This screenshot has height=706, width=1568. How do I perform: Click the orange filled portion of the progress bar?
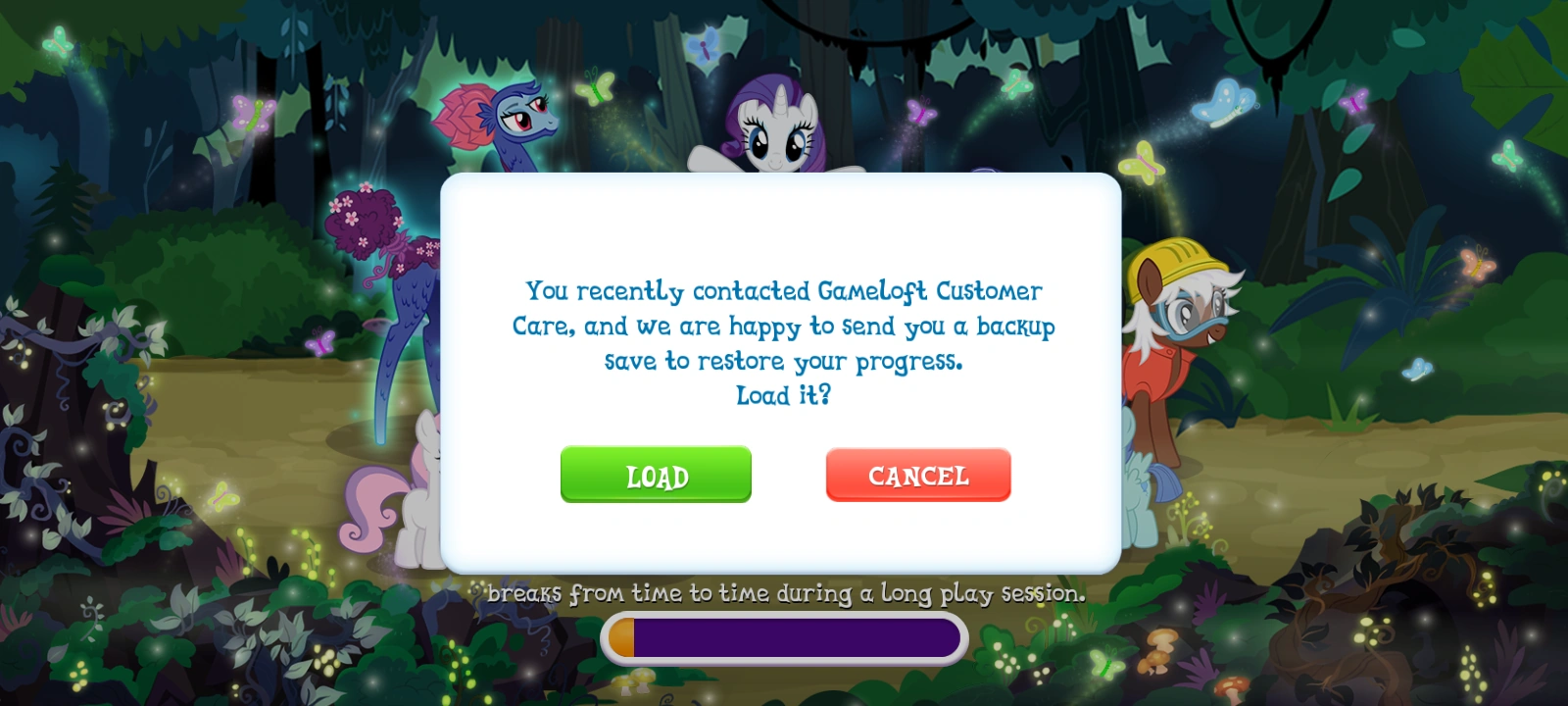coord(619,638)
